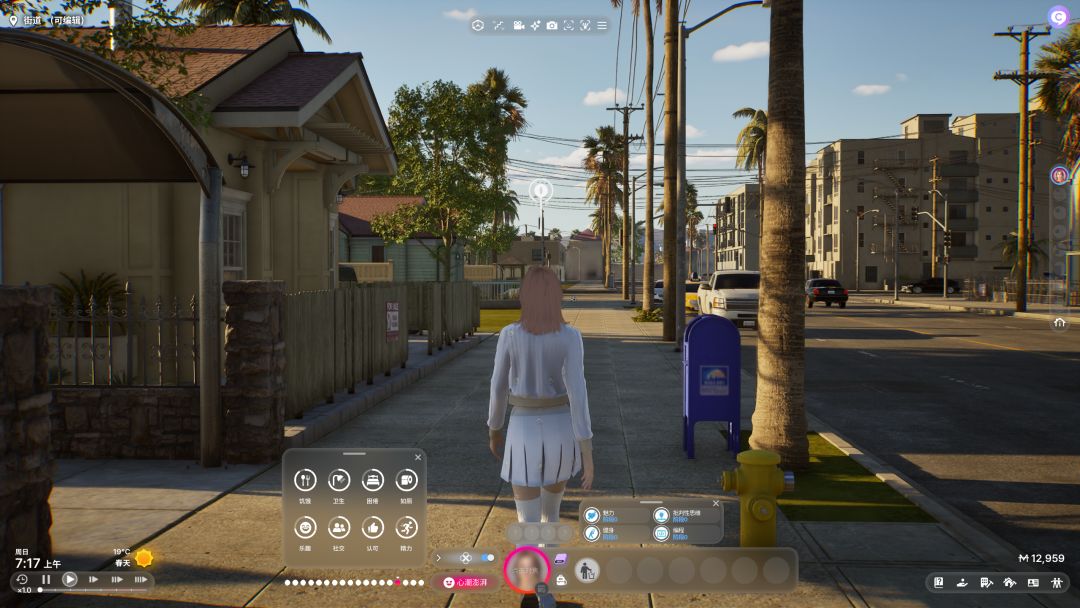
Task: Open the top toolbar hamburger menu
Action: 602,25
